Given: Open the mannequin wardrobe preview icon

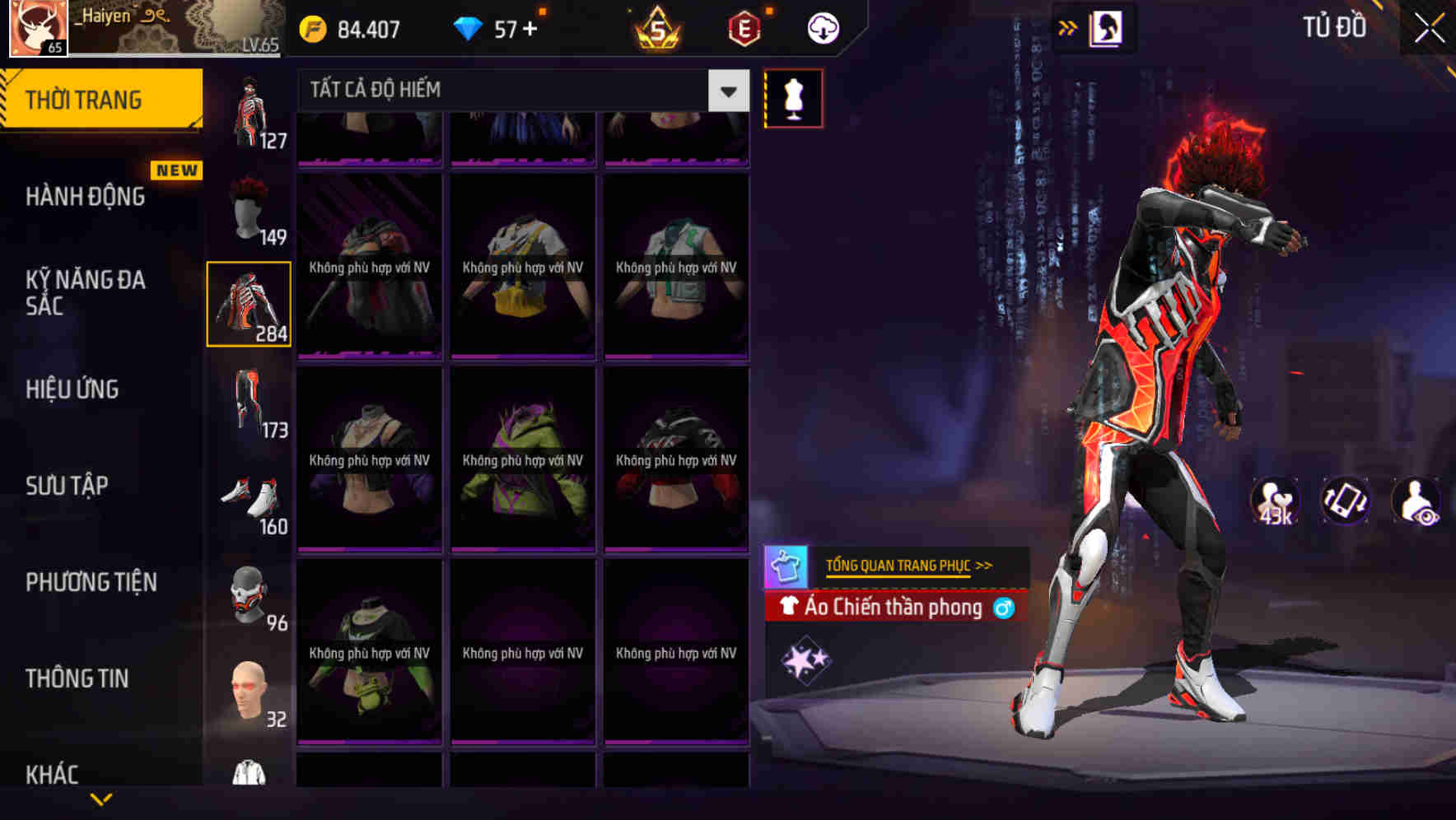Looking at the screenshot, I should (793, 97).
